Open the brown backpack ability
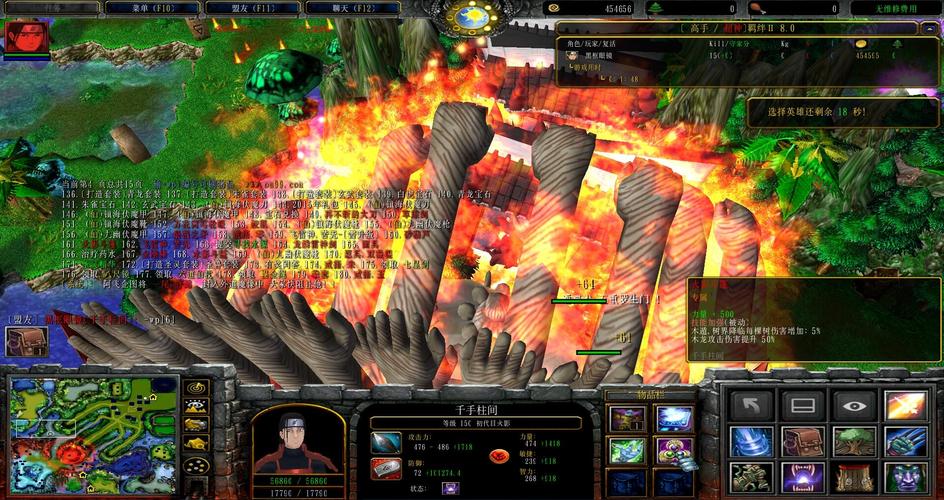The image size is (944, 500). 801,441
